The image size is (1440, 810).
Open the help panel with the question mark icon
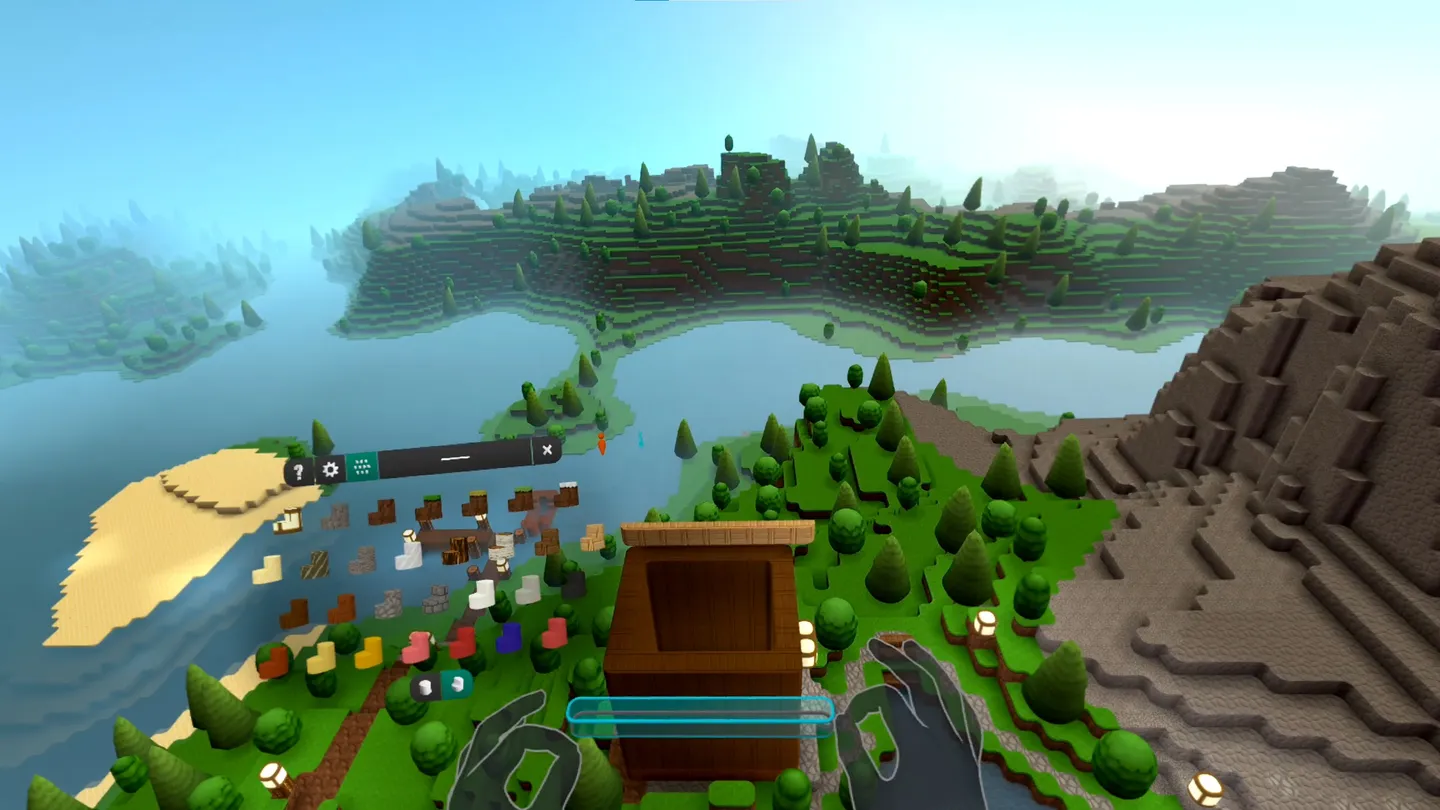point(298,471)
